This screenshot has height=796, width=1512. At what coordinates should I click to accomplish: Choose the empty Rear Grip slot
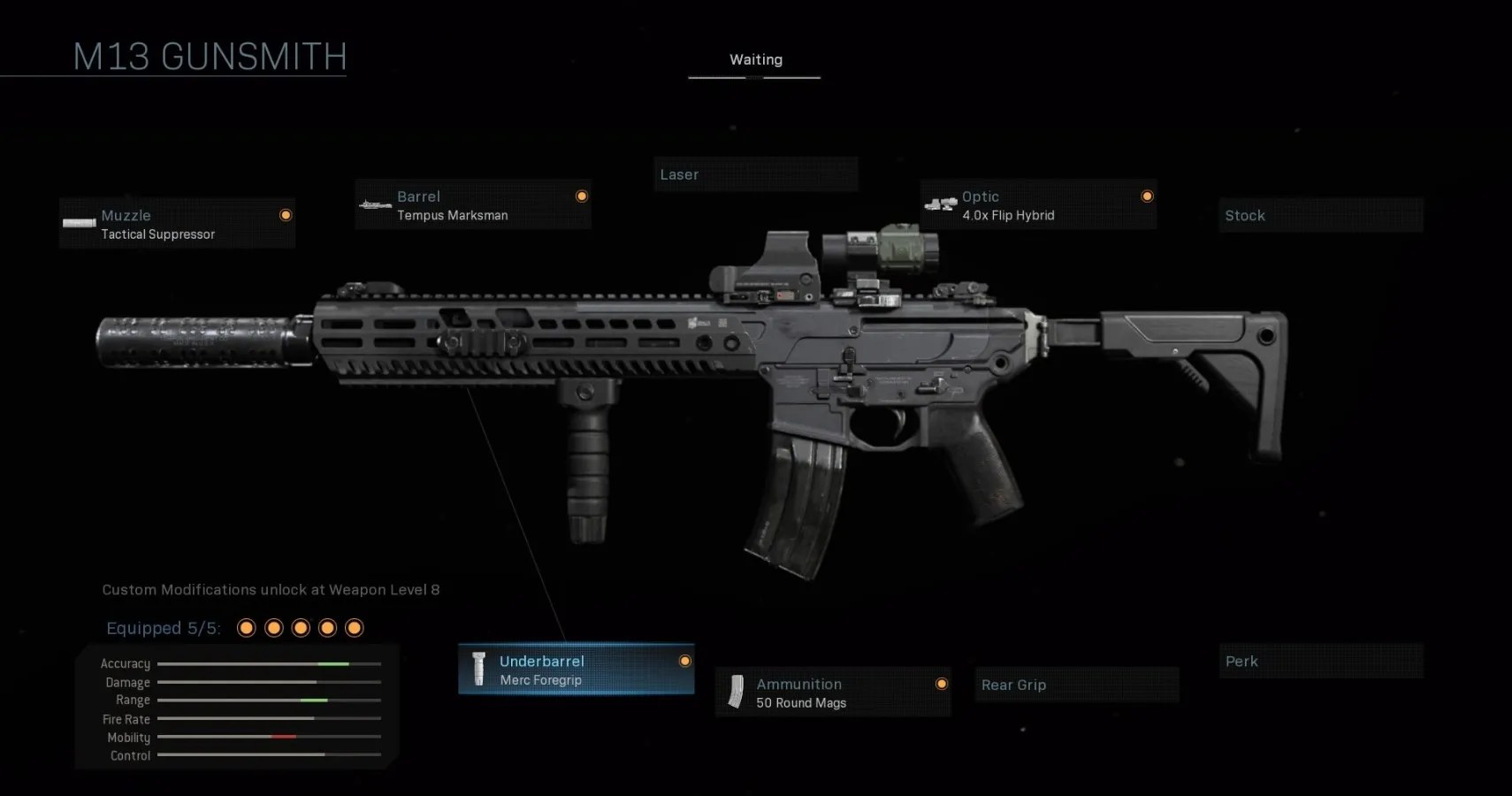coord(1076,685)
